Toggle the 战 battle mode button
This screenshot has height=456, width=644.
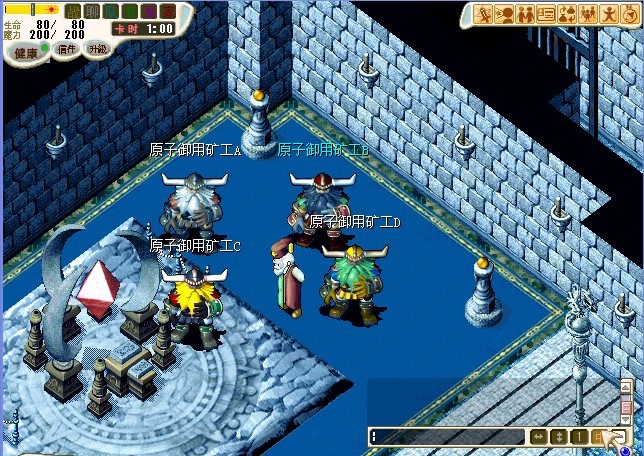73,11
